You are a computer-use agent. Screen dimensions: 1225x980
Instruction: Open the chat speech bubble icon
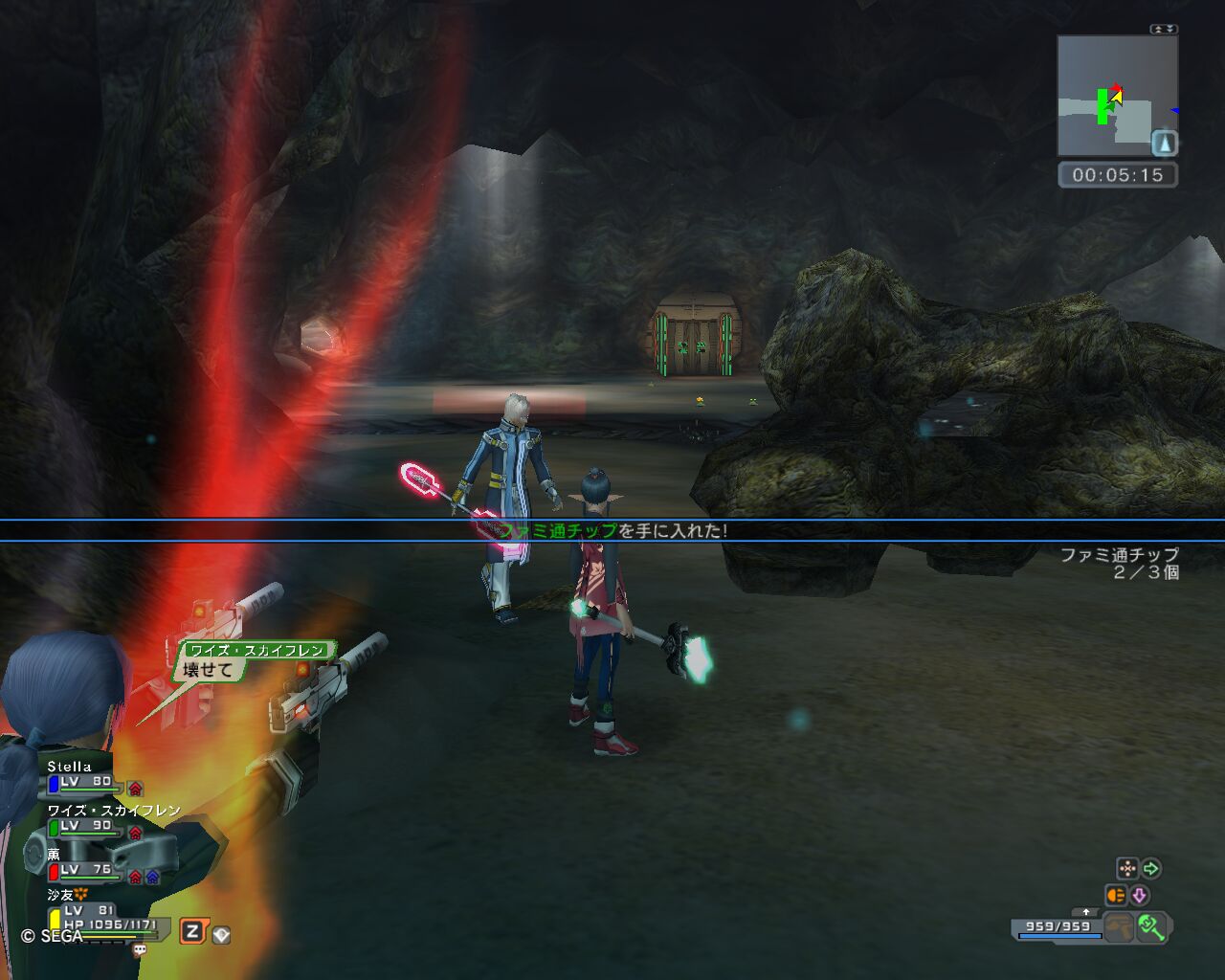click(140, 950)
